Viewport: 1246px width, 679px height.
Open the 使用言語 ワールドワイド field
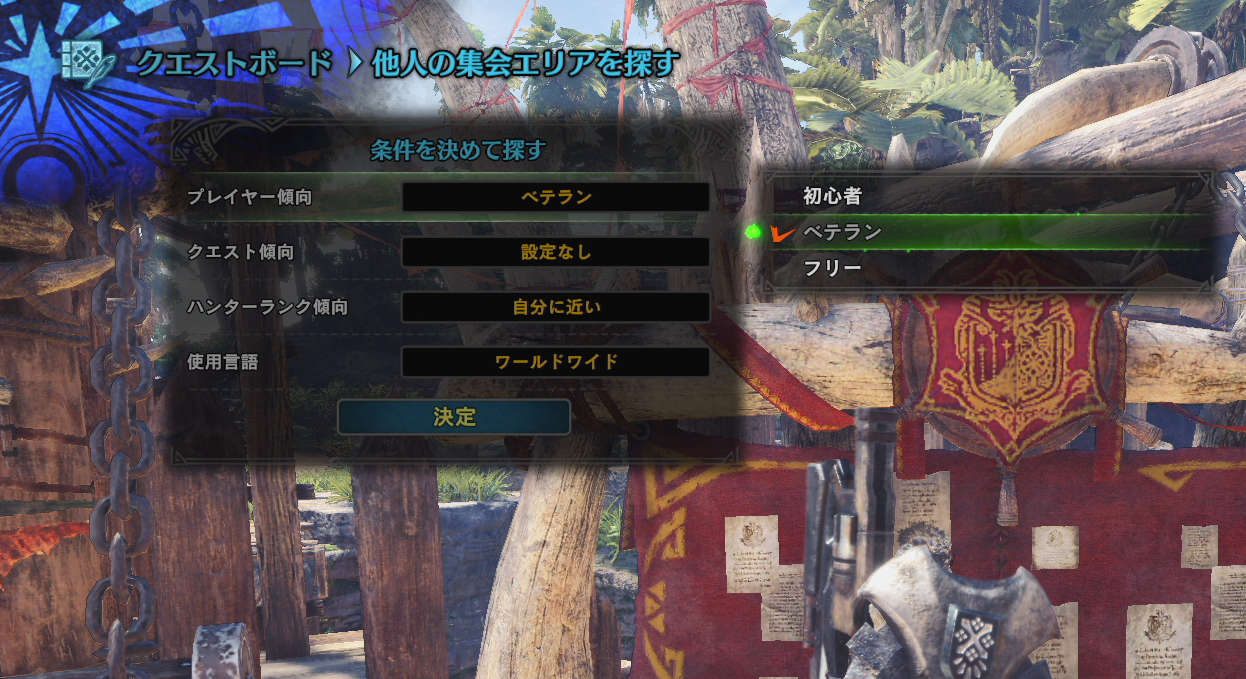556,362
